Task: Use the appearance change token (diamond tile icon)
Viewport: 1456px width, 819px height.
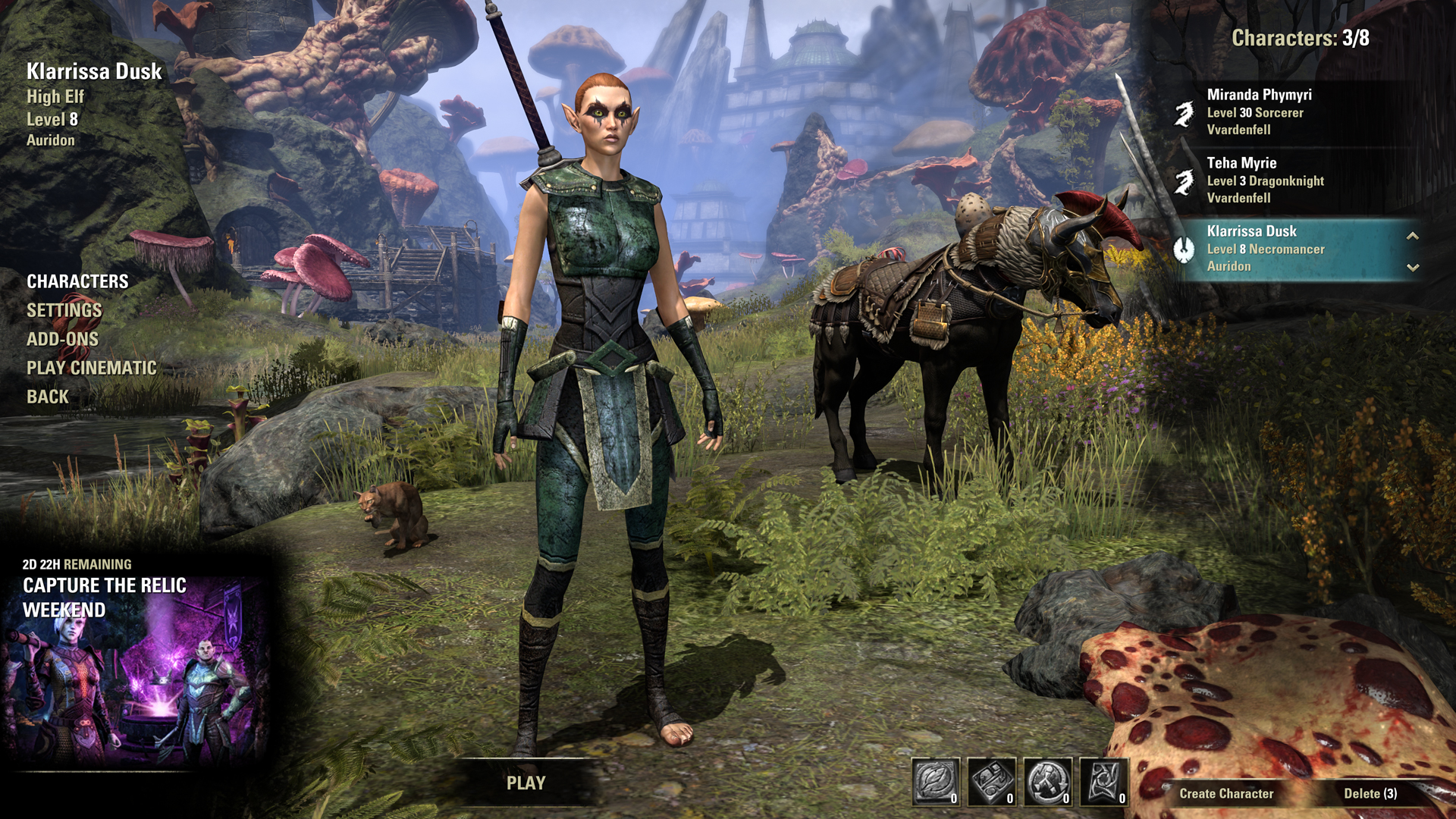Action: 992,781
